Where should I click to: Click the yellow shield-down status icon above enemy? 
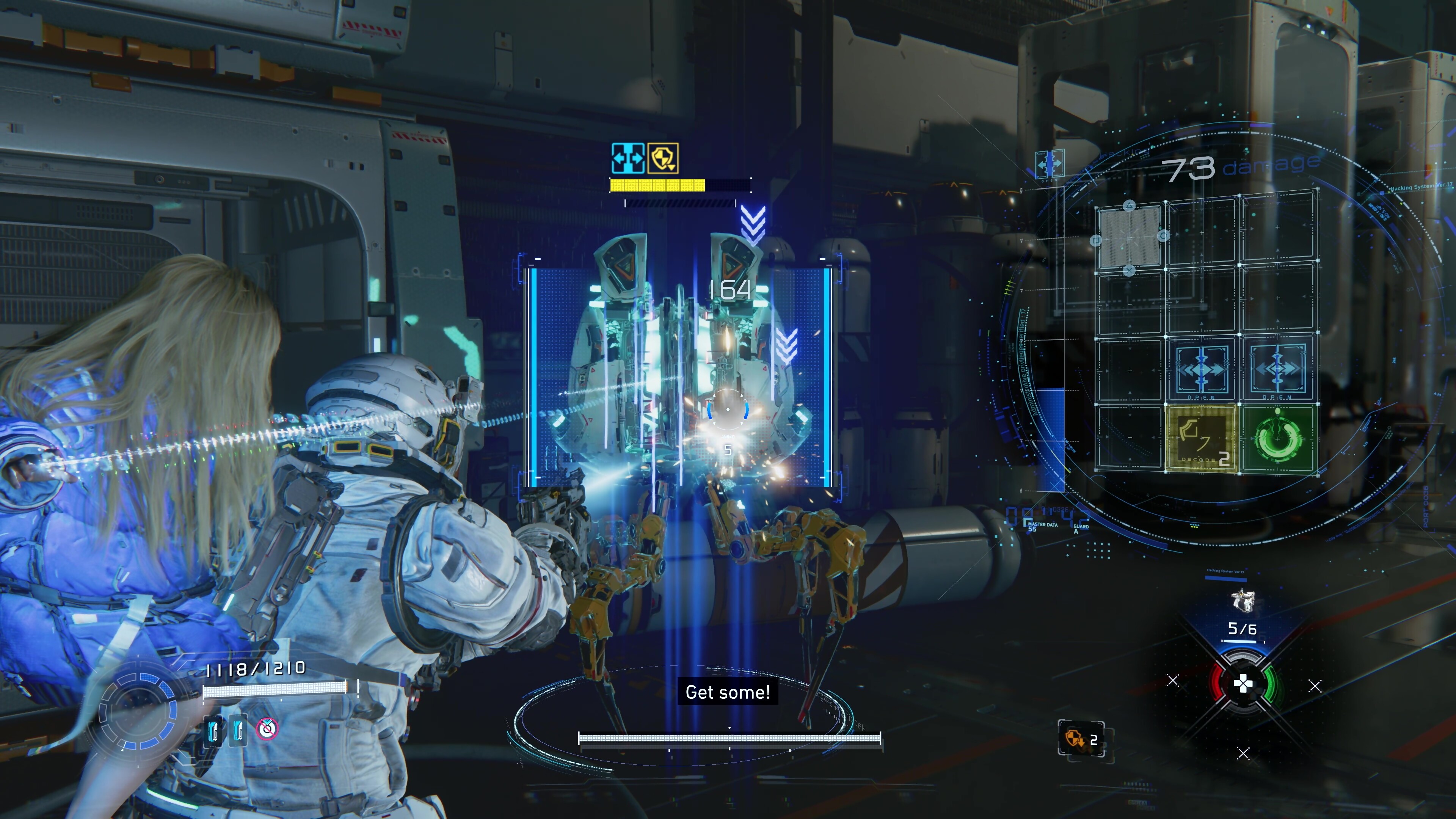(663, 158)
